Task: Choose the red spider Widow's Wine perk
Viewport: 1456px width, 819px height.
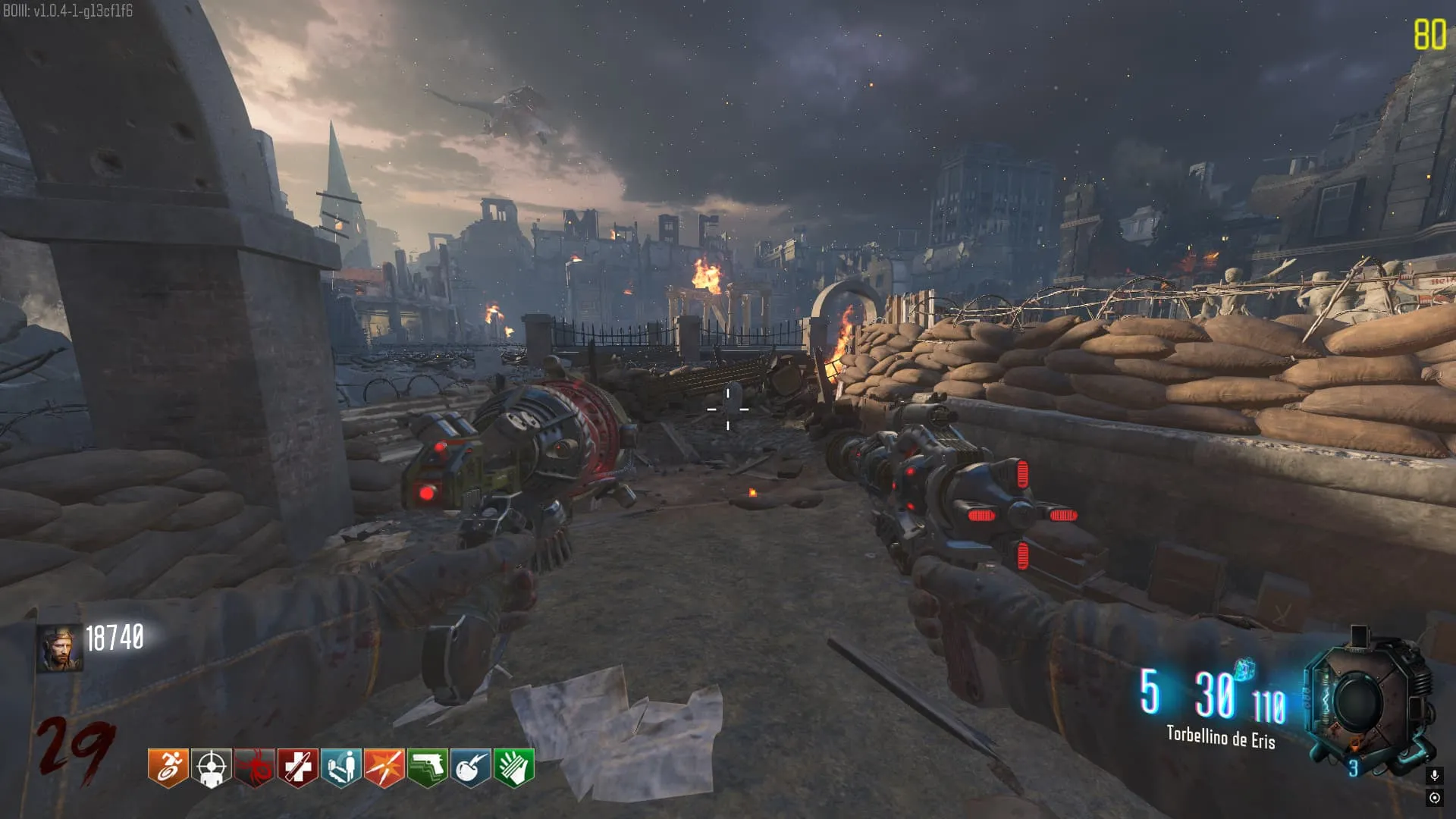Action: [254, 767]
